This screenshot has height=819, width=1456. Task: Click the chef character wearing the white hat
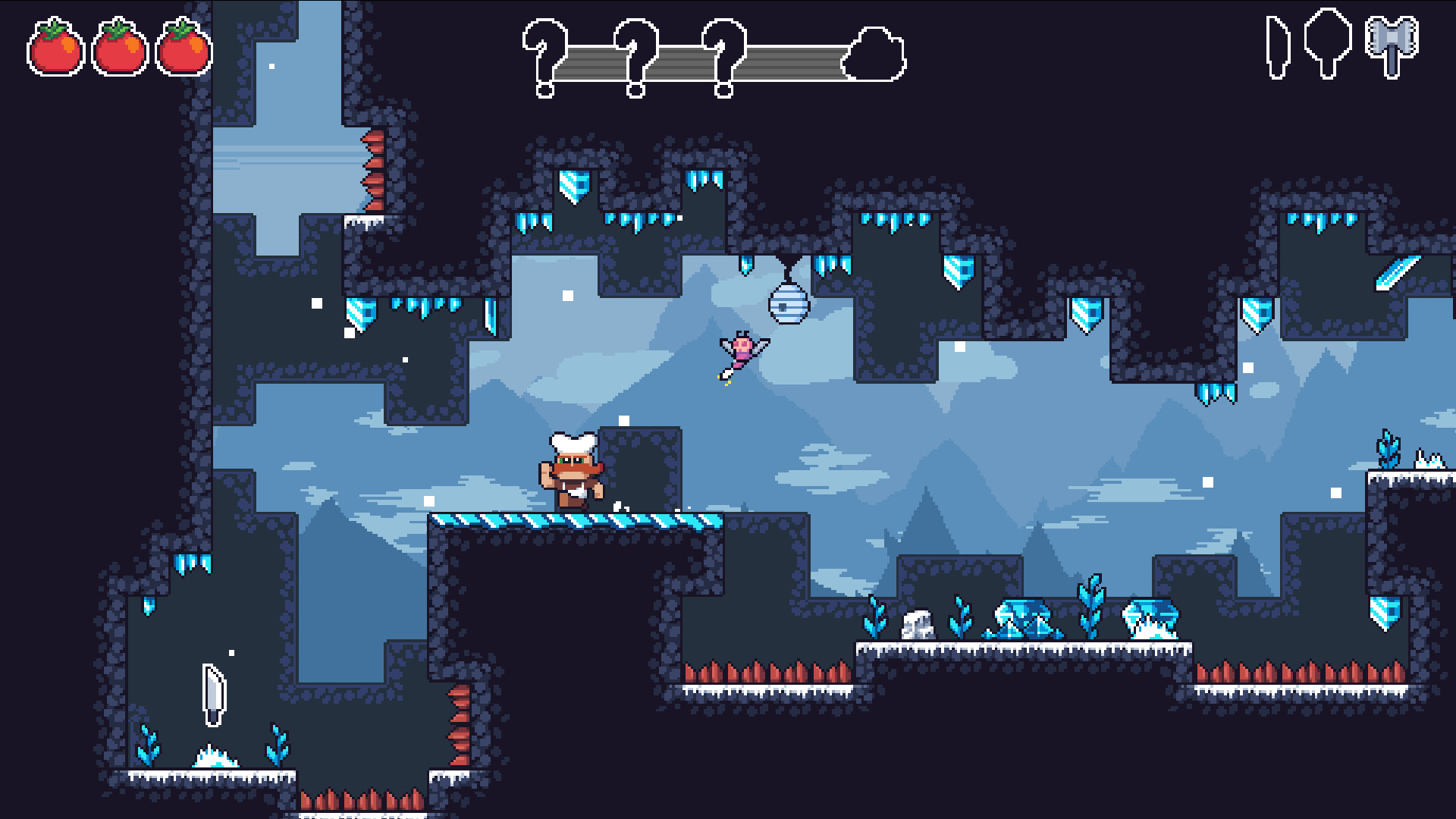[572, 470]
